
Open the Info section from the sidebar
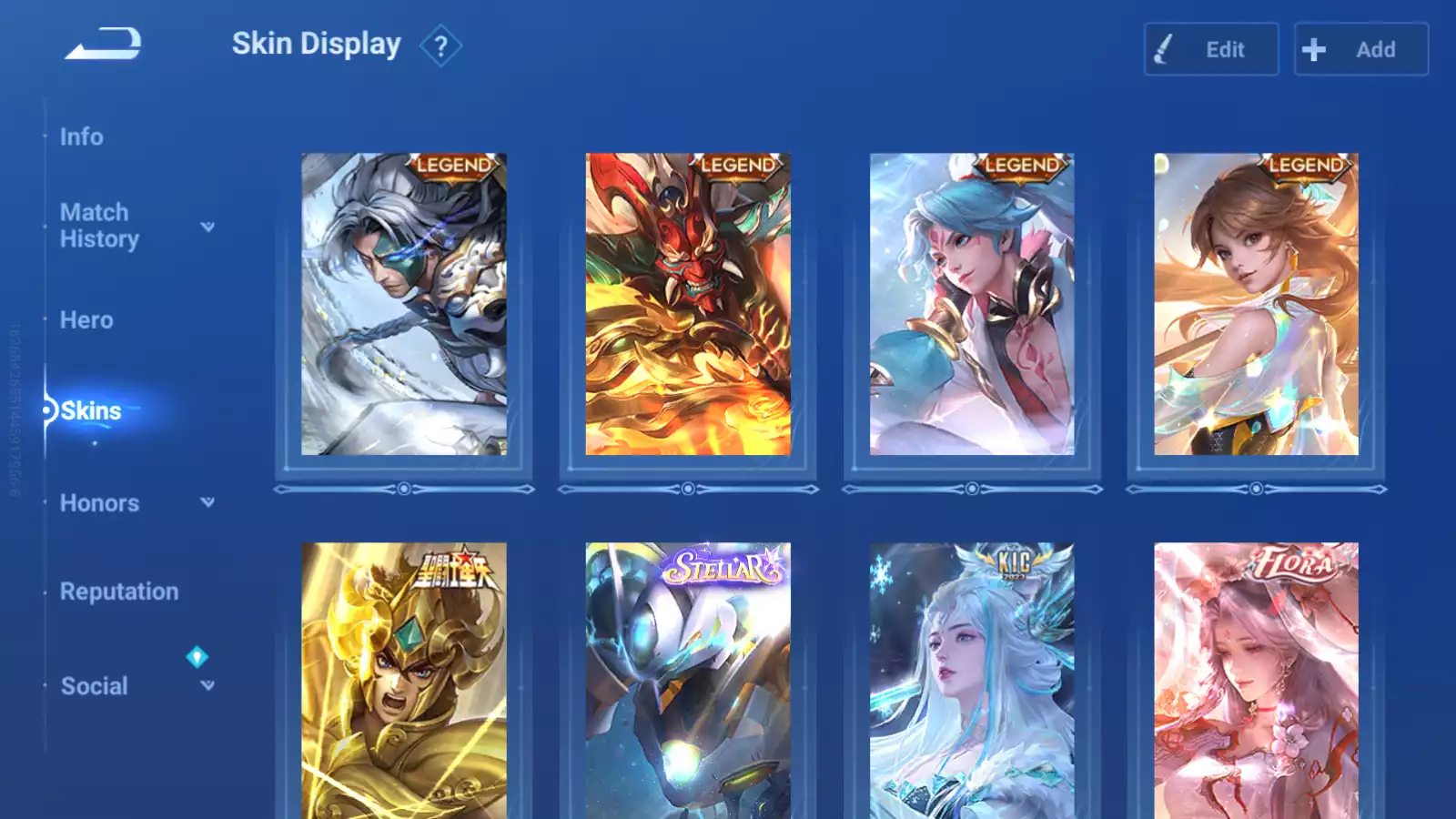[81, 136]
